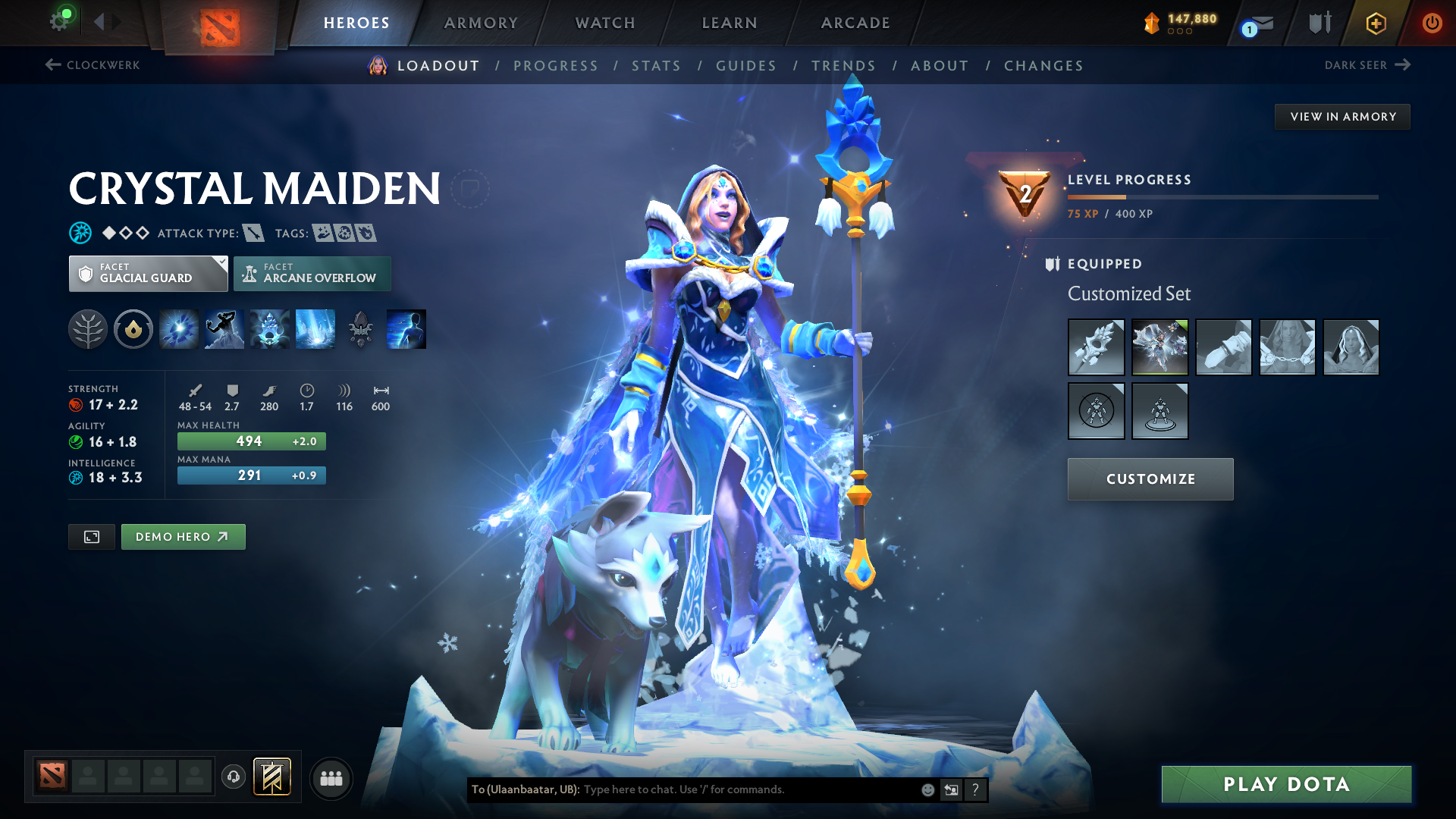Select the Freezing Field ability icon
1456x819 pixels.
tap(315, 329)
